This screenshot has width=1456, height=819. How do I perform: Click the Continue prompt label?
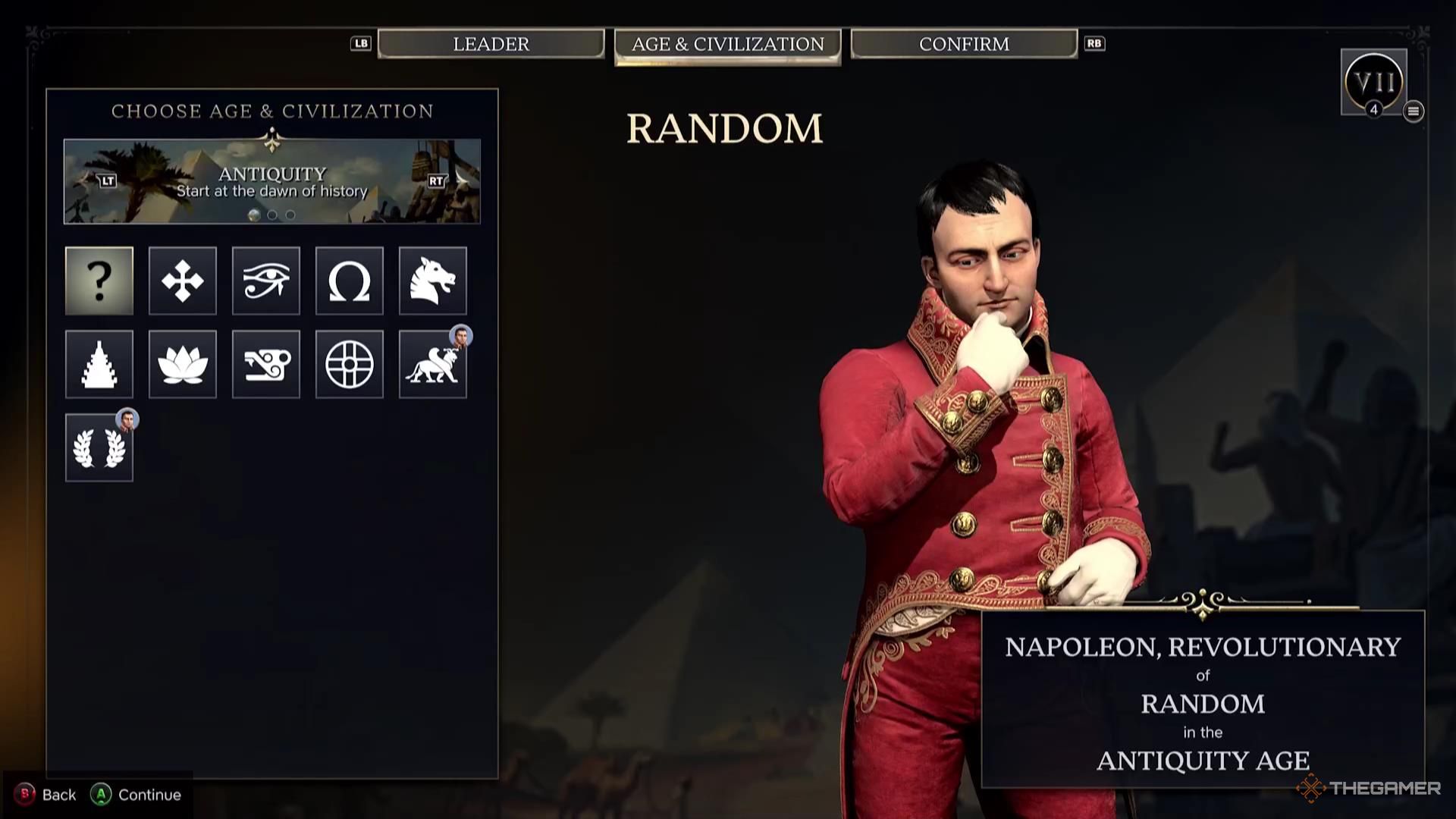[x=149, y=795]
